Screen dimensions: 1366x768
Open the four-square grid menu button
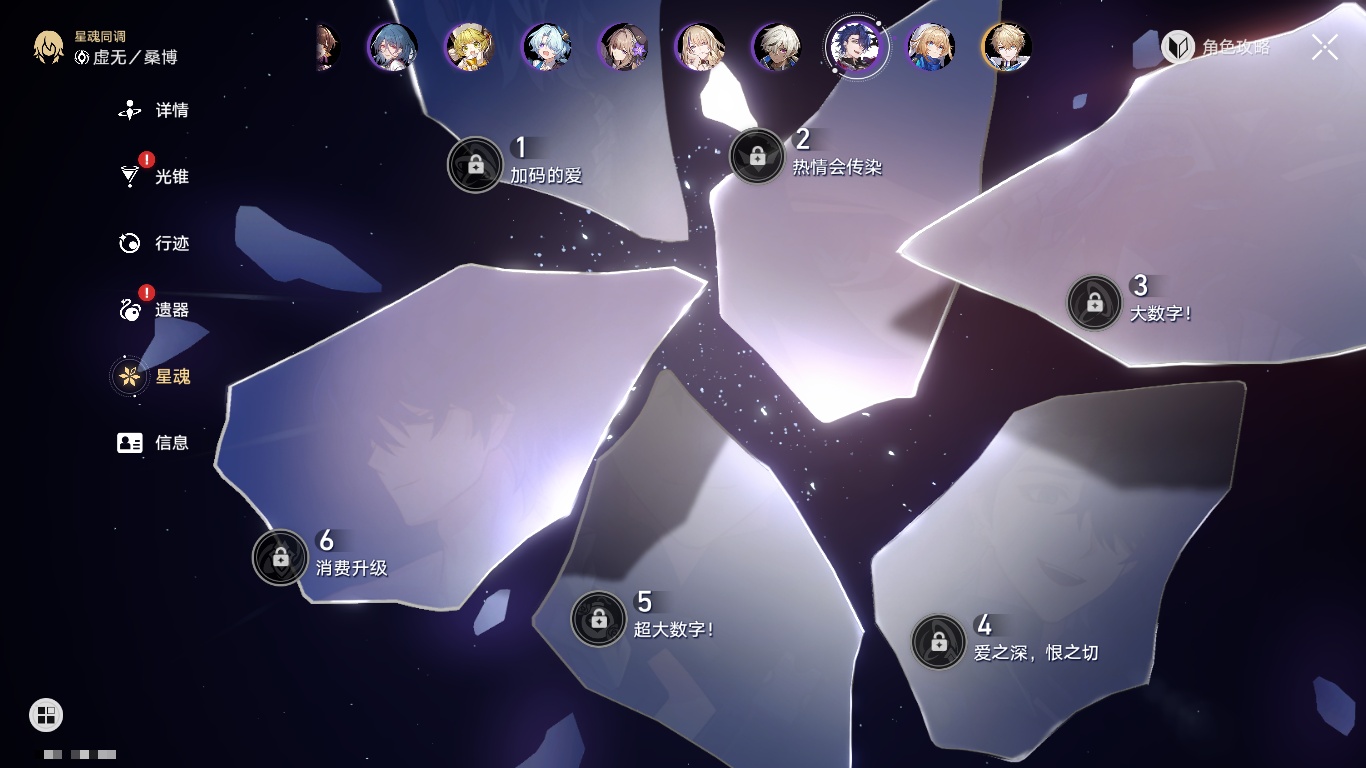46,714
